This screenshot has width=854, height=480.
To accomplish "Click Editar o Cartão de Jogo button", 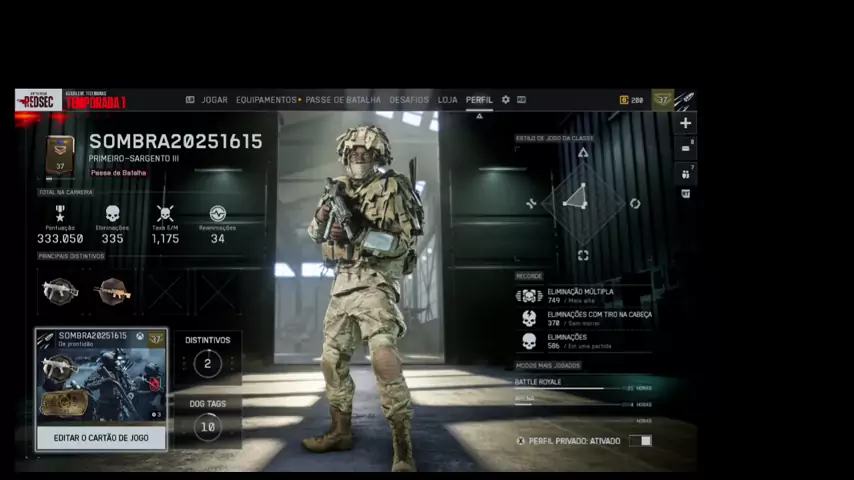I will tap(101, 438).
